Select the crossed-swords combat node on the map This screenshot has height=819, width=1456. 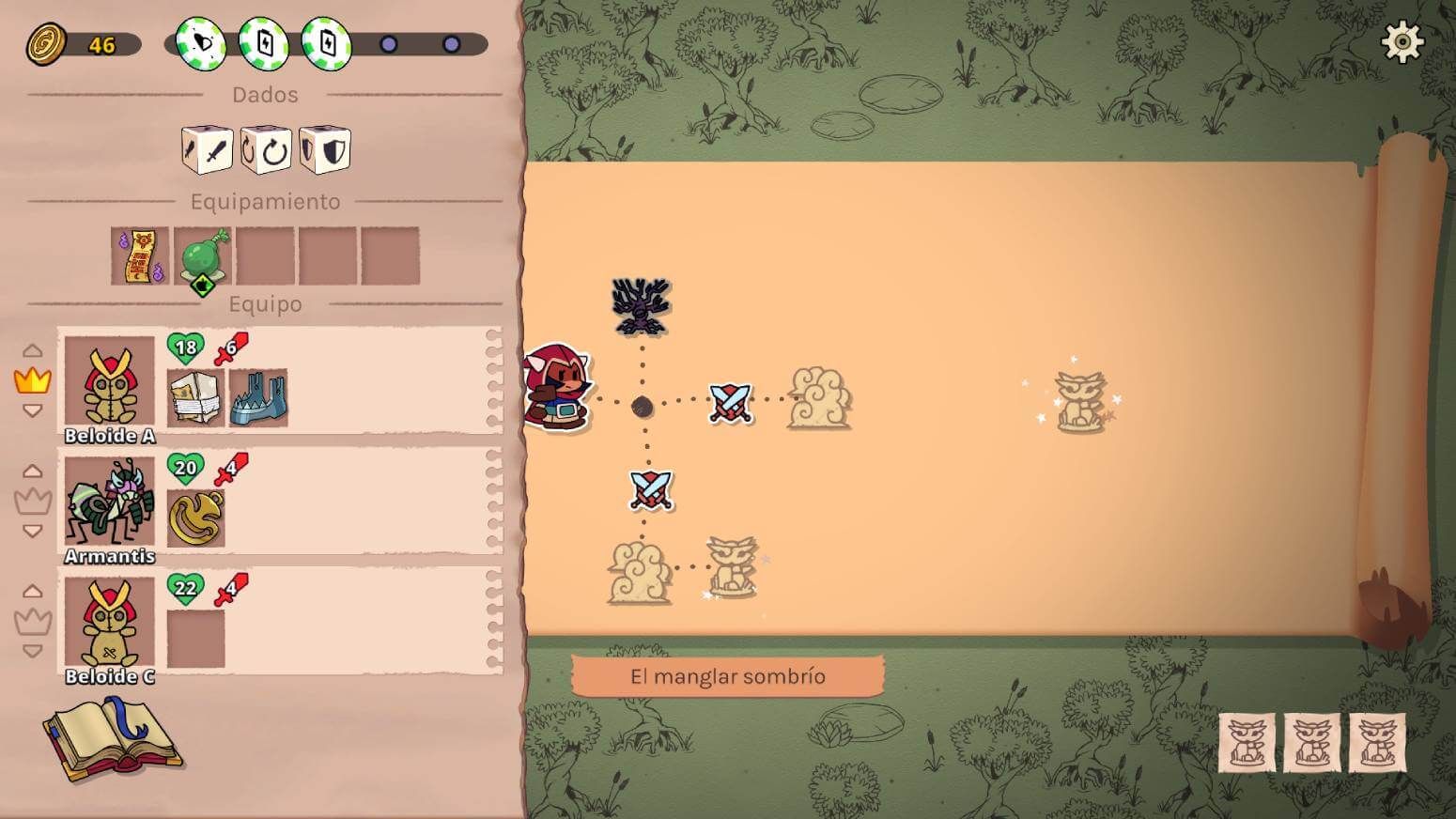coord(732,404)
